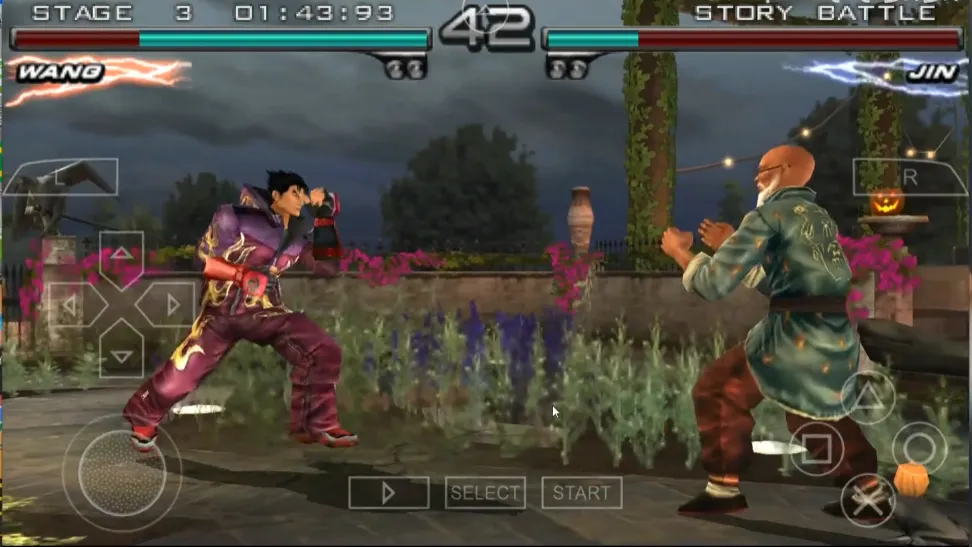
Task: Tap the R shoulder button overlay
Action: tap(909, 177)
